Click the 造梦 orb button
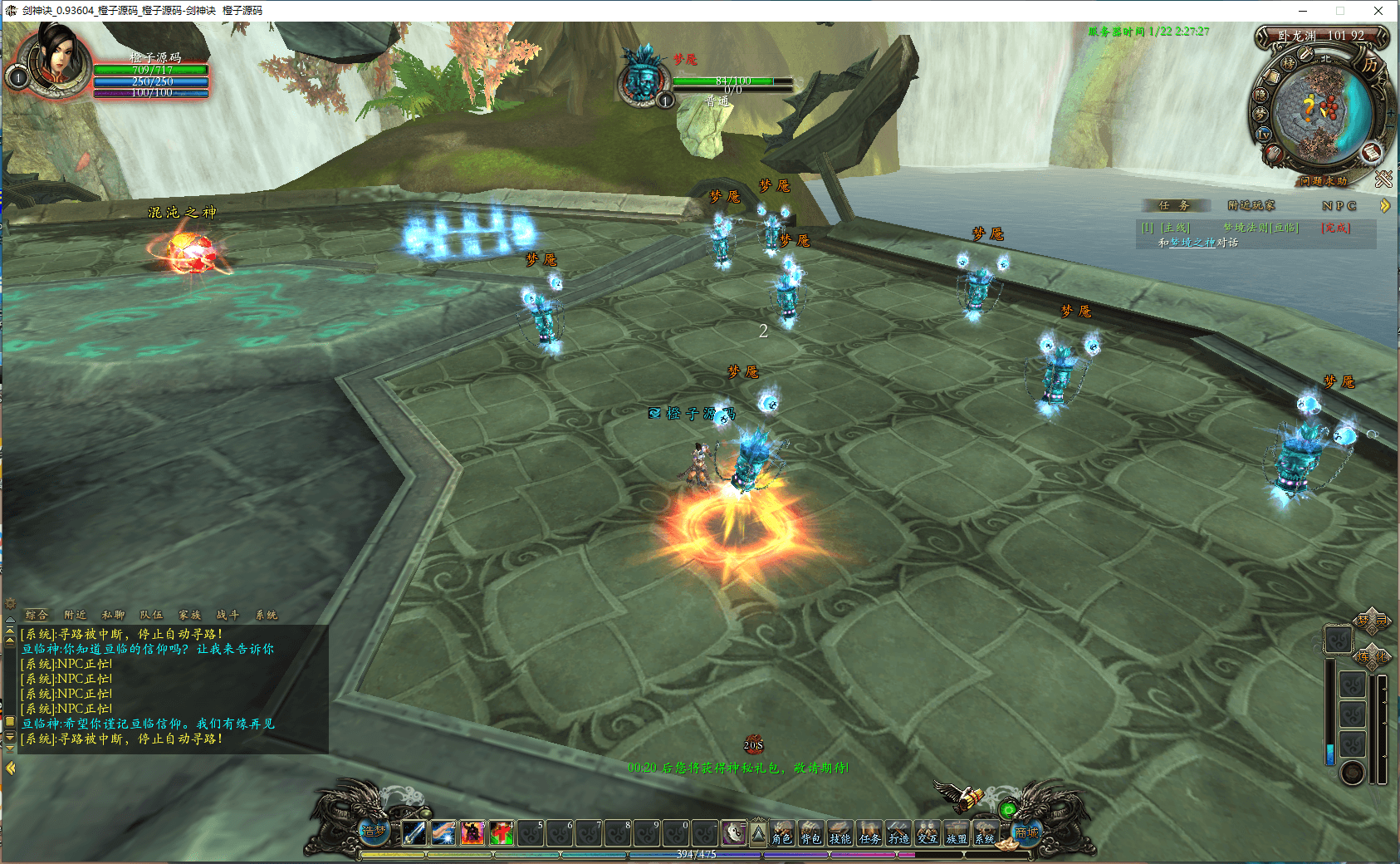Image resolution: width=1400 pixels, height=864 pixels. (x=374, y=830)
